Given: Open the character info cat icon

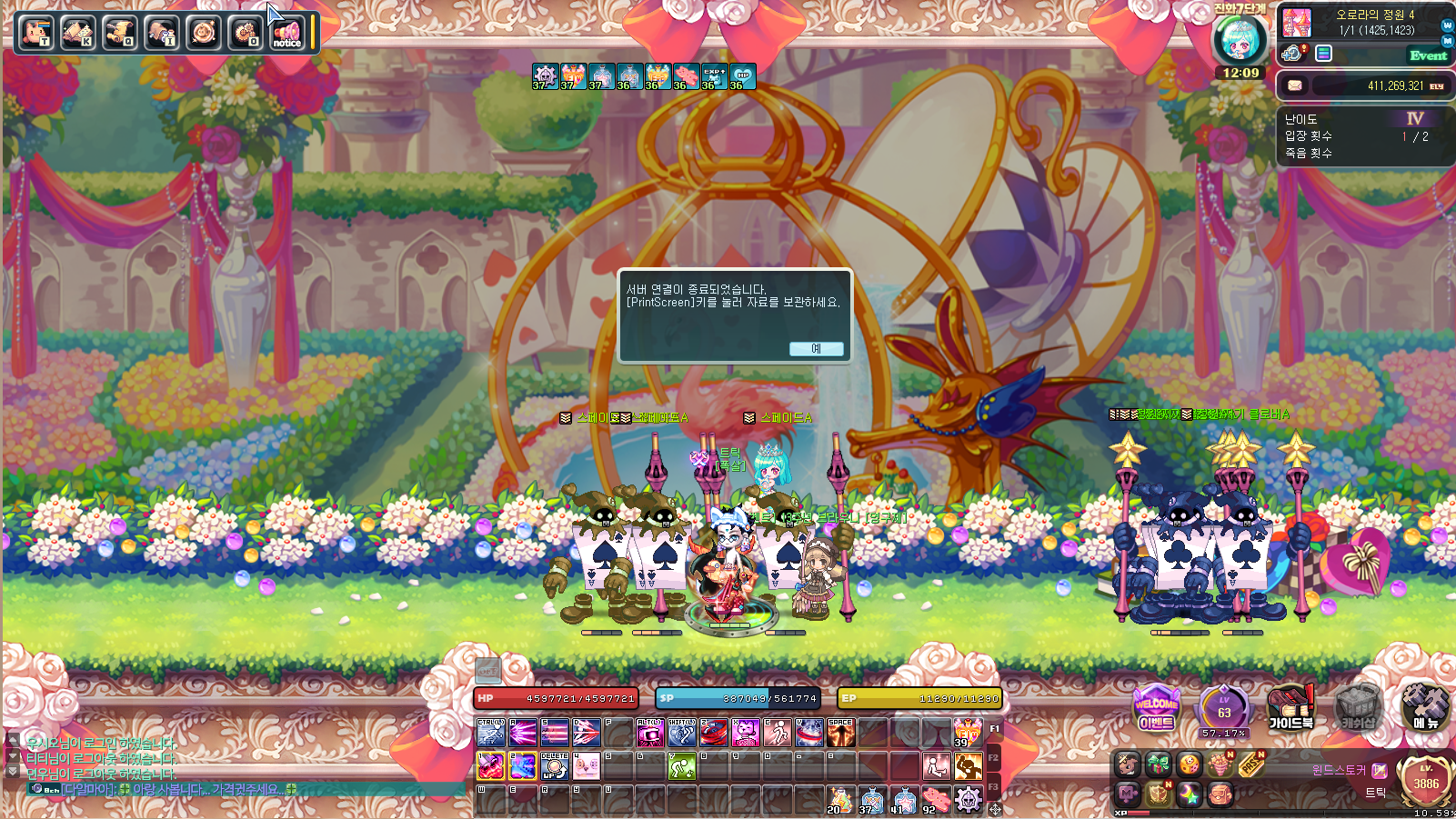Looking at the screenshot, I should pyautogui.click(x=35, y=33).
